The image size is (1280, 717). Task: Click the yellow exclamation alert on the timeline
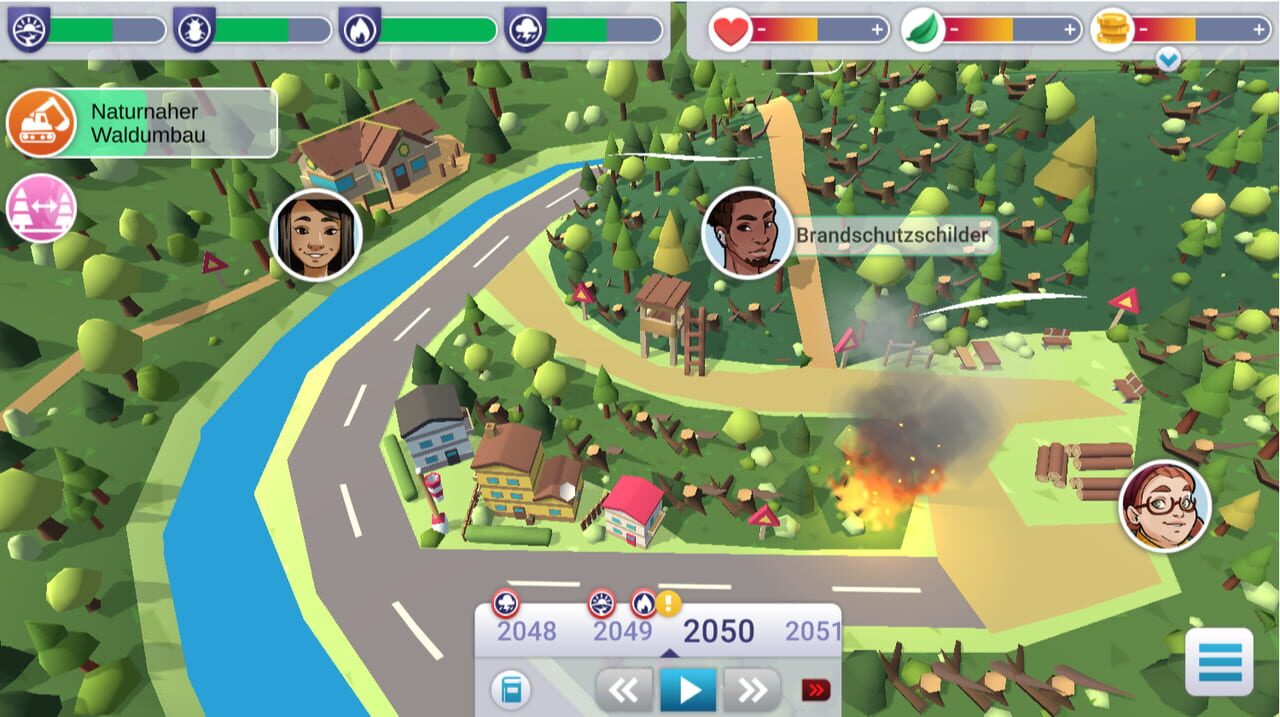[x=668, y=603]
